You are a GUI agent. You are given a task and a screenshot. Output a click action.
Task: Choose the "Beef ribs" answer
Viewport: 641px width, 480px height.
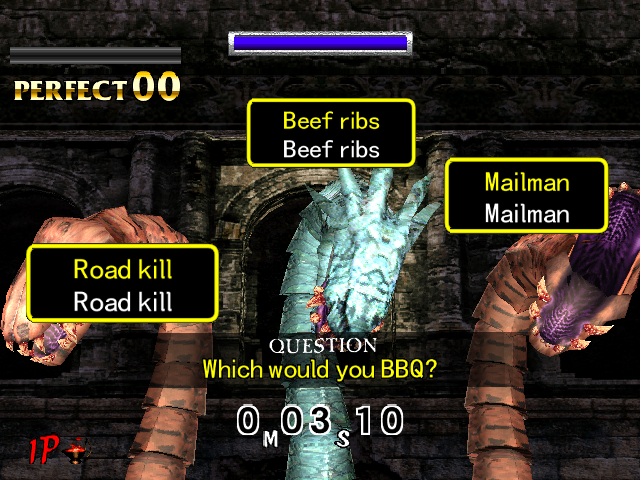tap(331, 134)
